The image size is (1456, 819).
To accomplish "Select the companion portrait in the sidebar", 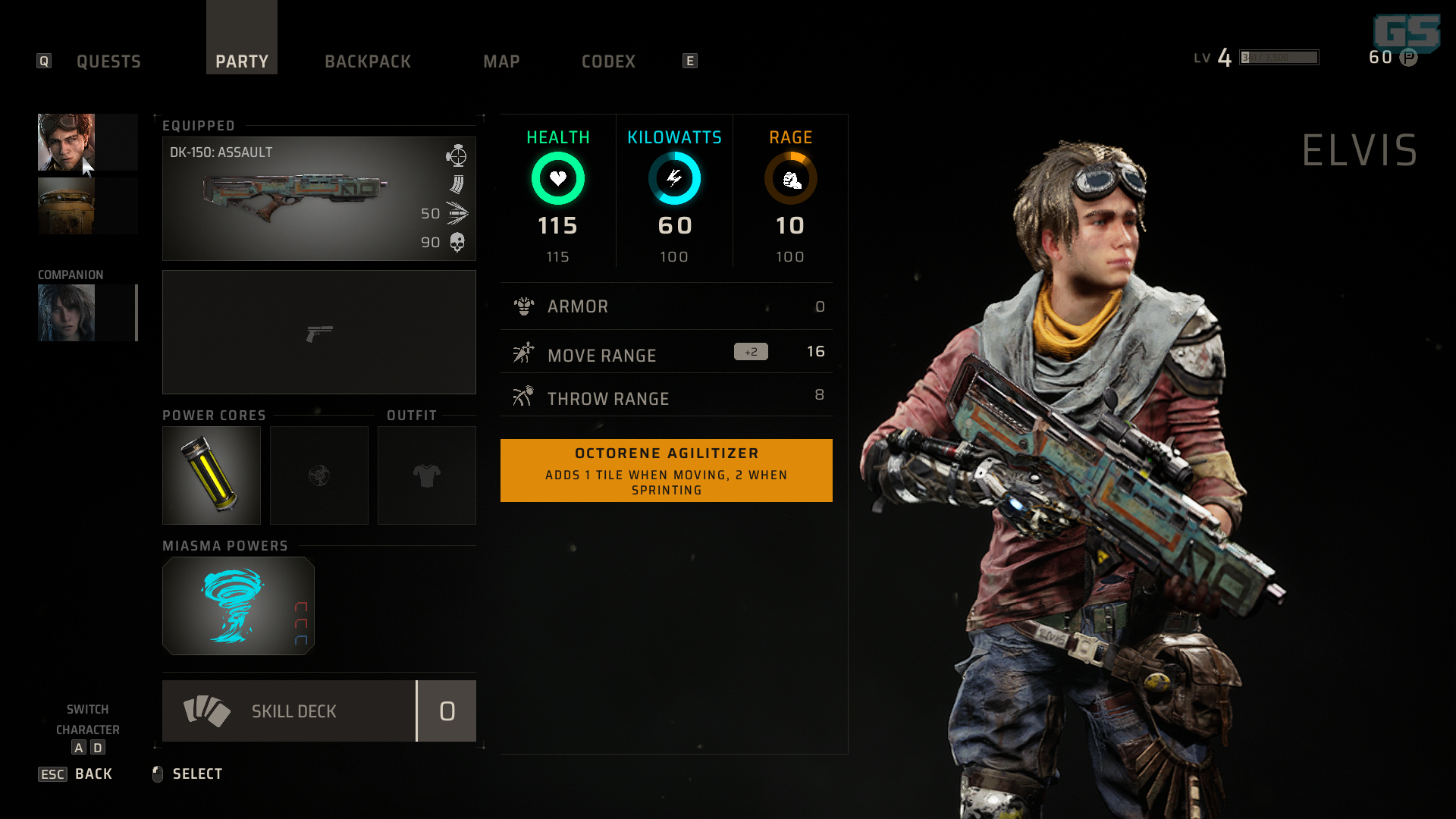I will (66, 312).
